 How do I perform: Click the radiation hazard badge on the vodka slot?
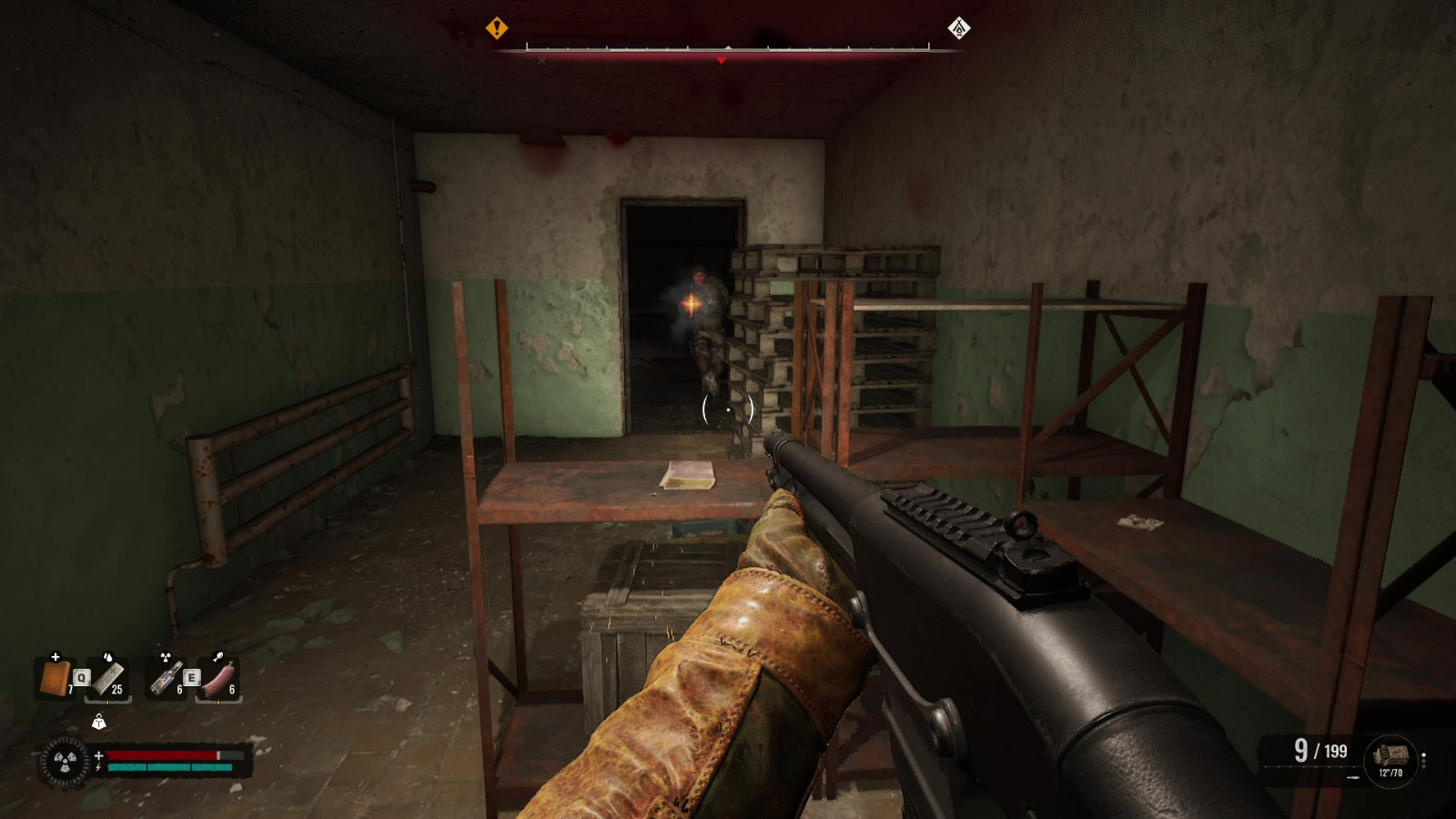[x=165, y=657]
